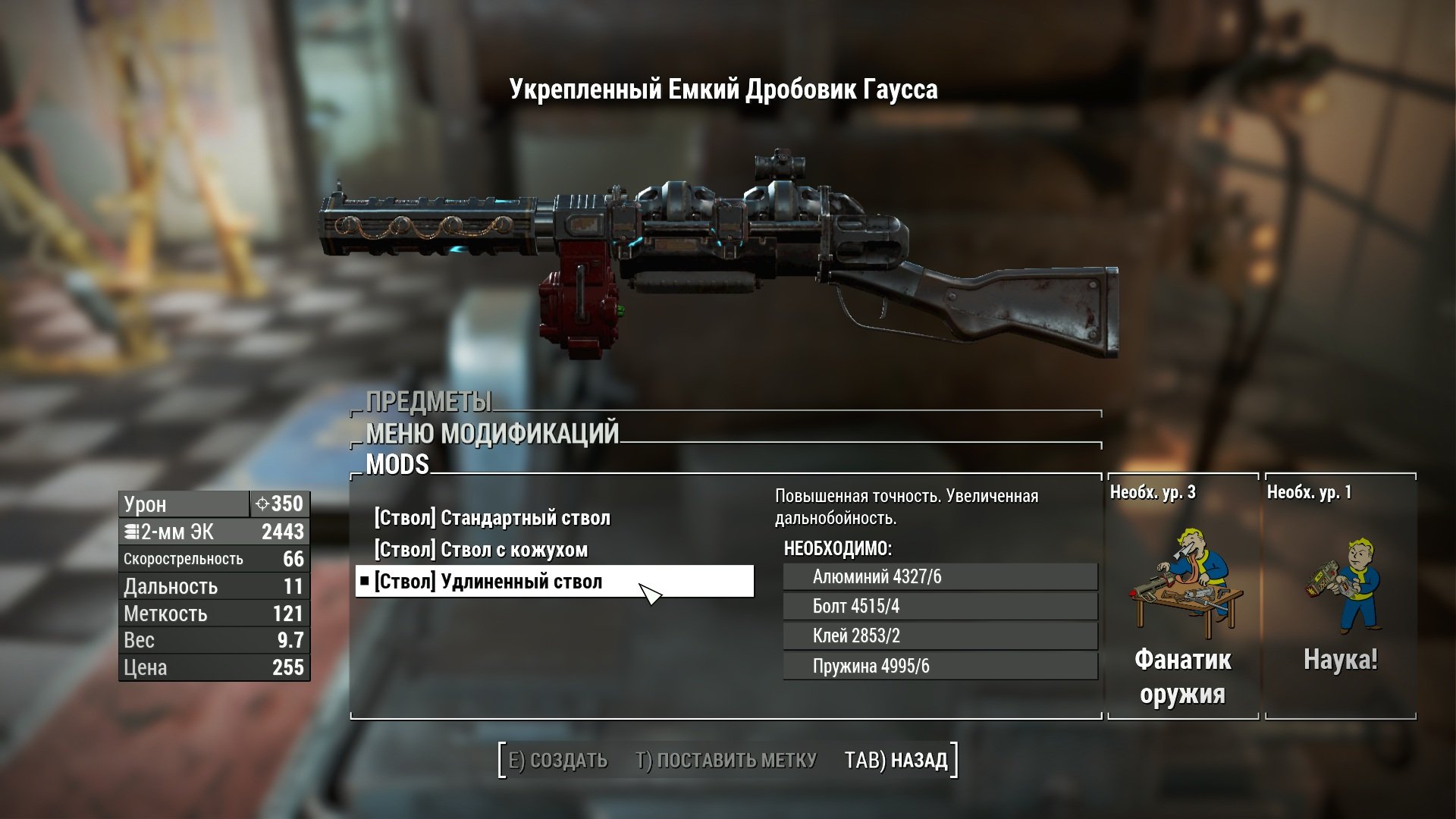Click the Фанатик оружия perk card
This screenshot has height=819, width=1456.
coord(1182,597)
